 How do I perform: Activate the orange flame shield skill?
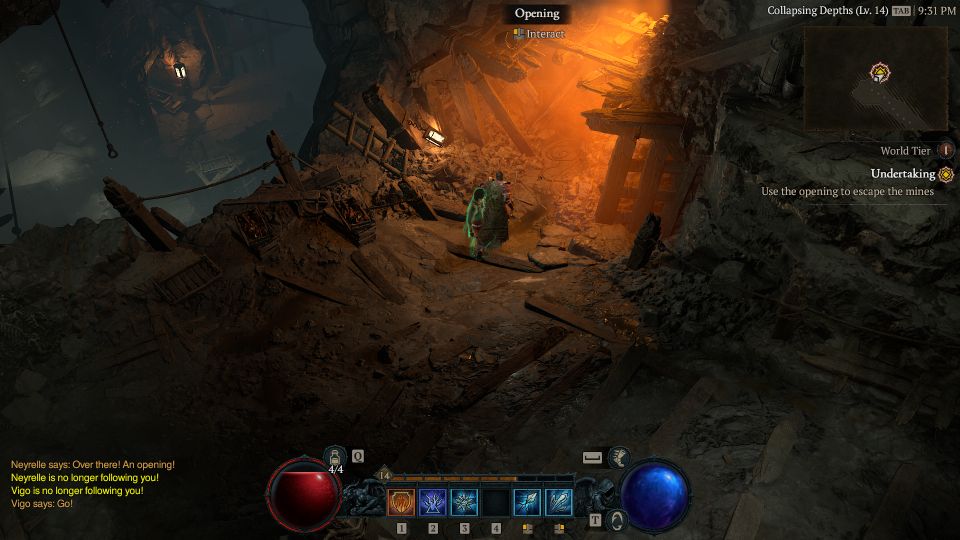click(x=401, y=501)
